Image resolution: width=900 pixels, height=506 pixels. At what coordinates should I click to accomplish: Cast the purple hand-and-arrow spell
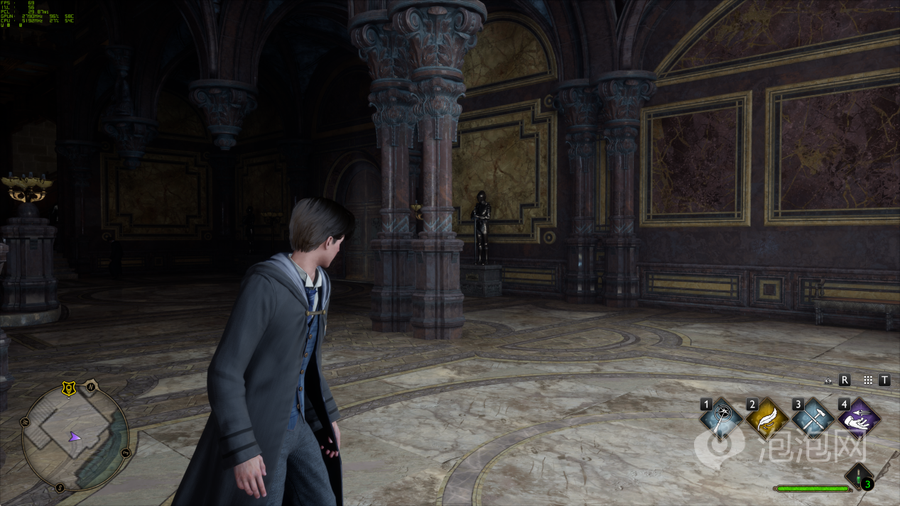[x=858, y=419]
